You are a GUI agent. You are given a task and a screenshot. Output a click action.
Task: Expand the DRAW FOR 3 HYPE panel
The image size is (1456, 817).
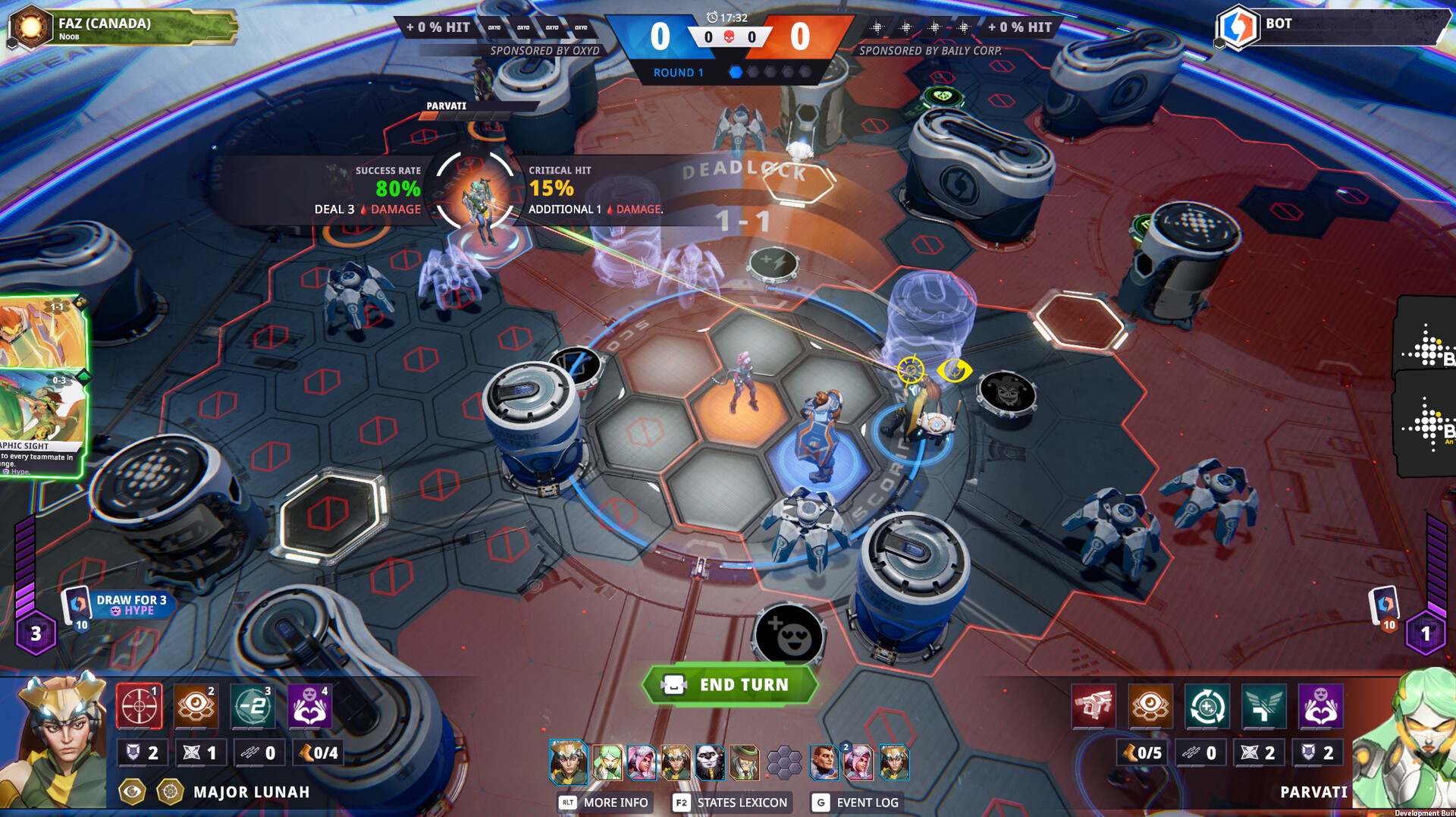pyautogui.click(x=130, y=605)
